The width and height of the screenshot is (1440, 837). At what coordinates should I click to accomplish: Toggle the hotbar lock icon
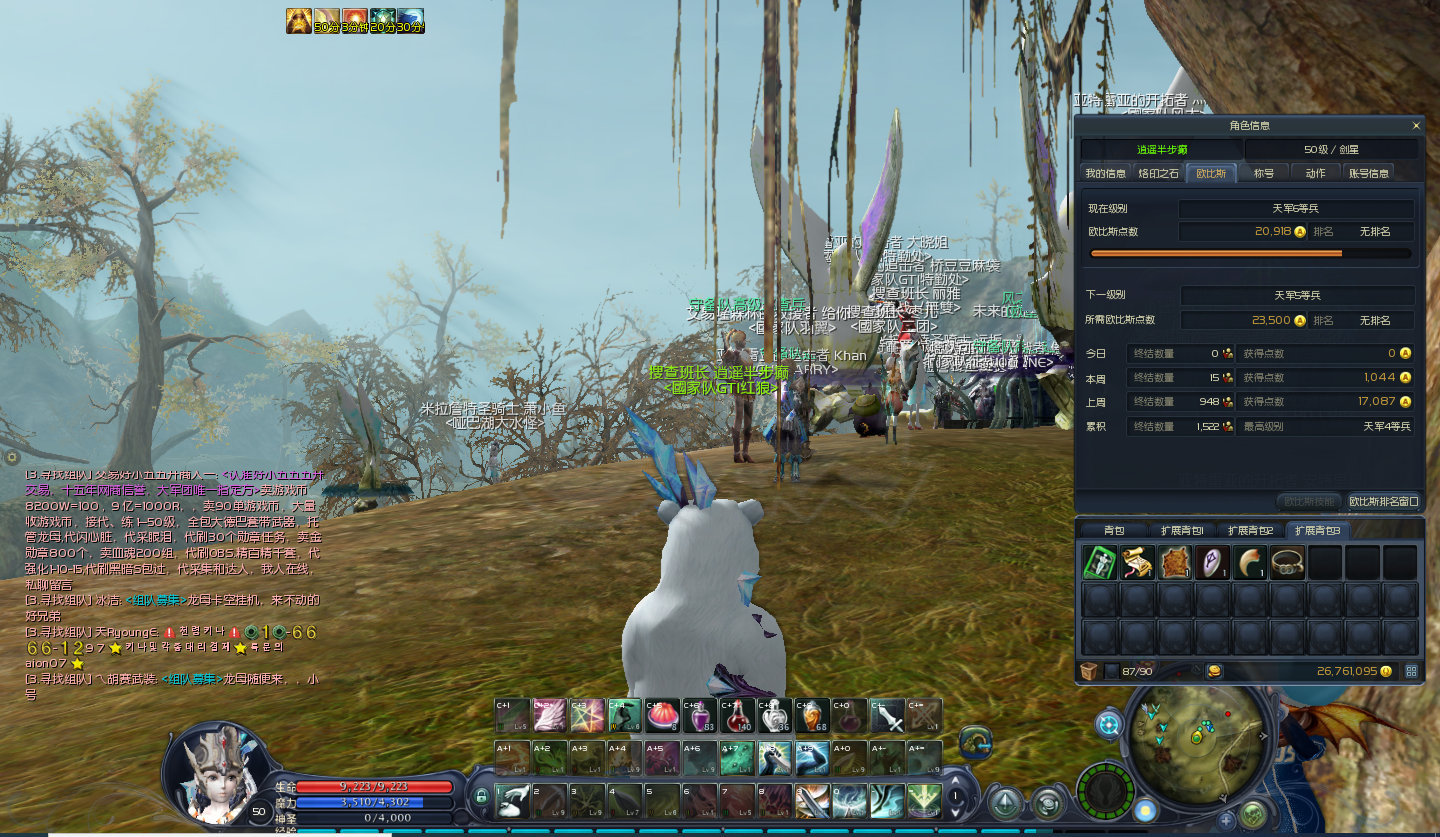481,796
